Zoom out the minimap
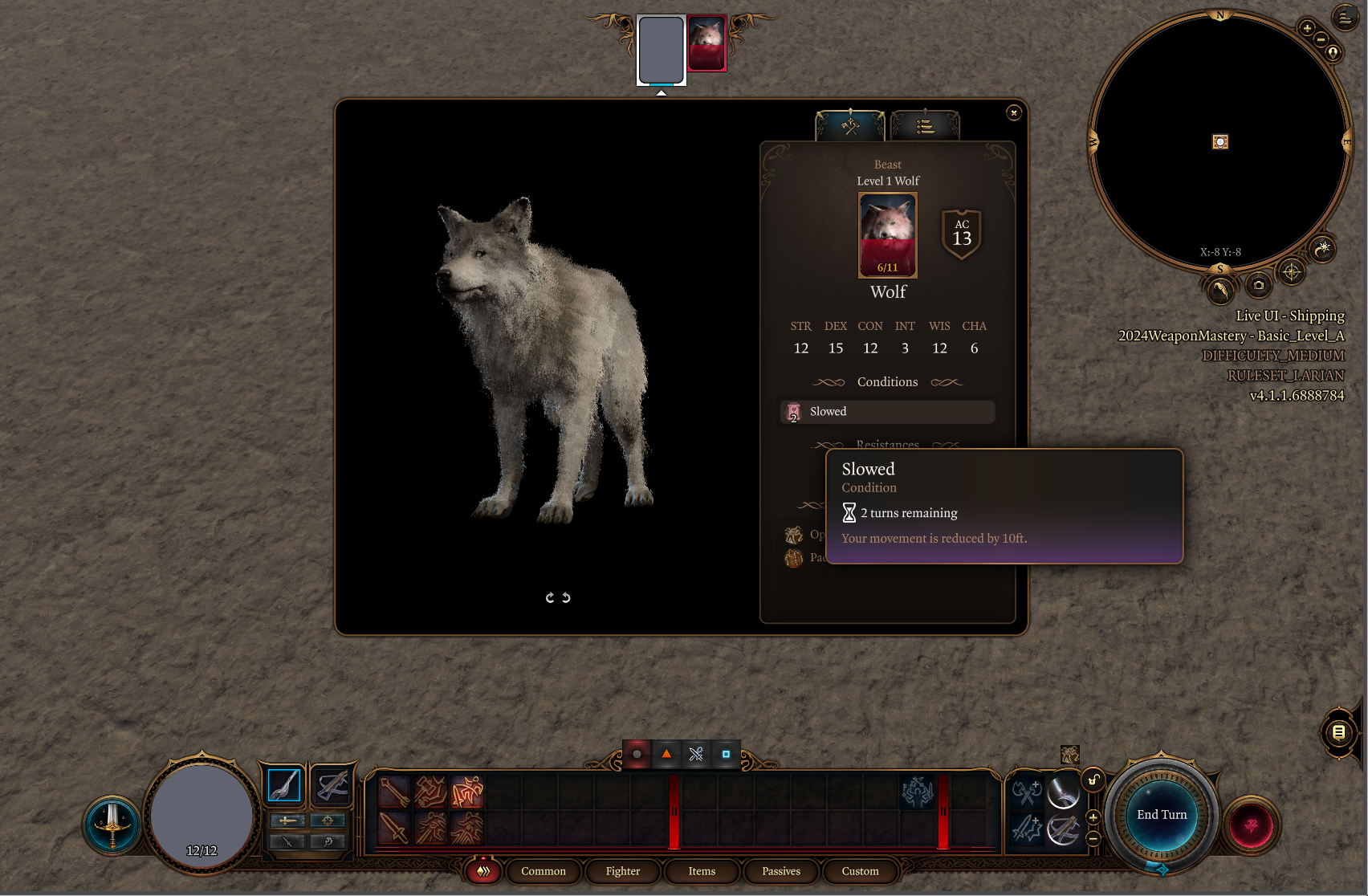 [x=1321, y=40]
